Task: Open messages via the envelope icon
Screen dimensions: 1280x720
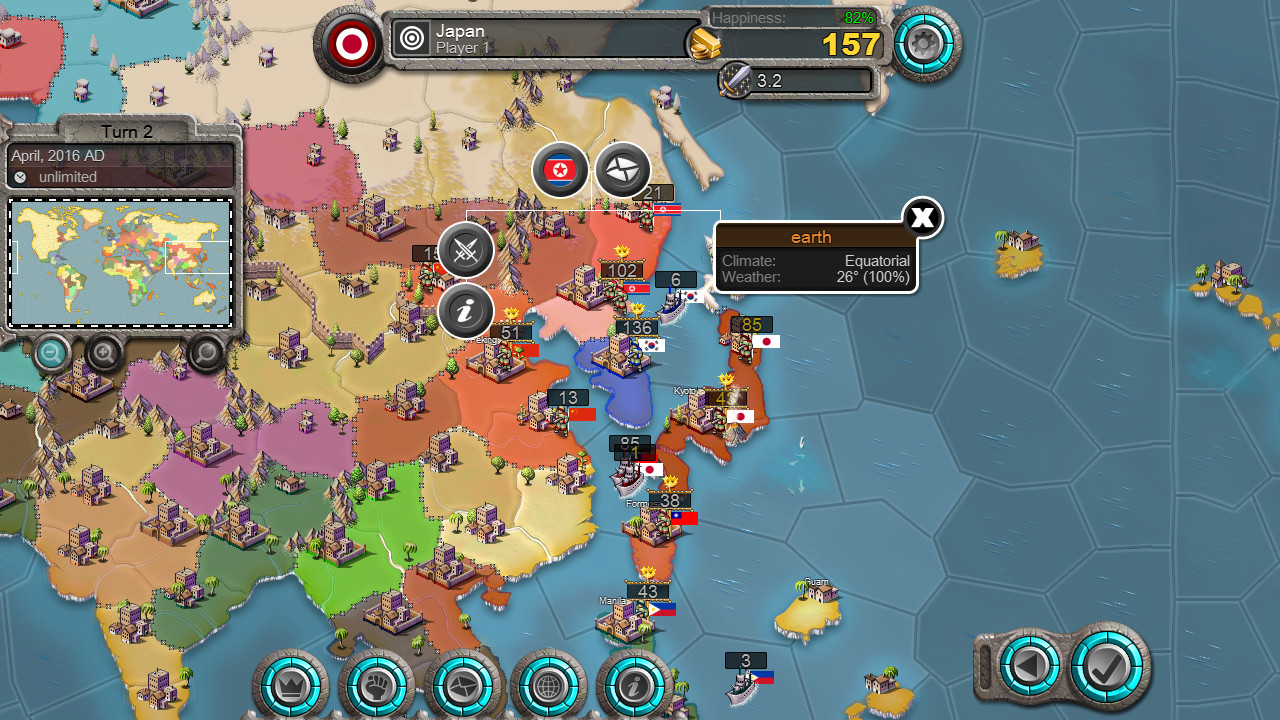Action: tap(465, 685)
